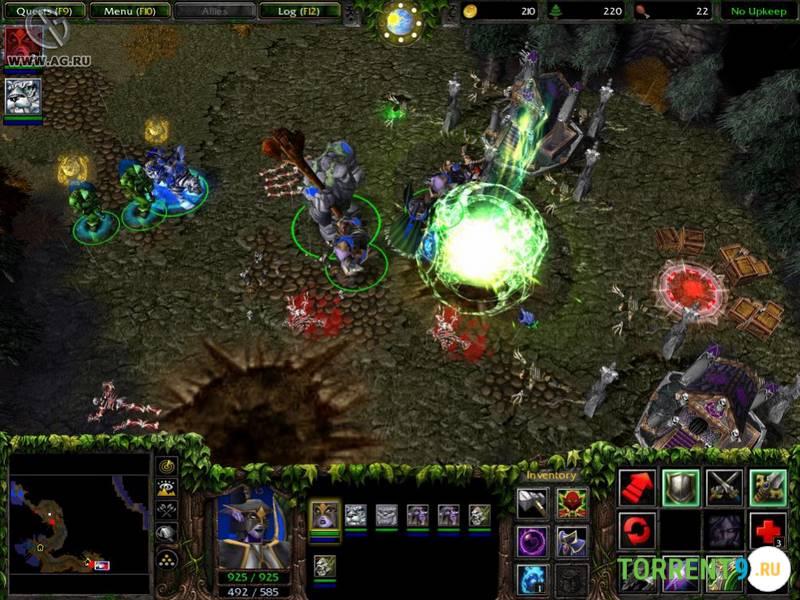Activate the shield Hold Position command

(681, 487)
